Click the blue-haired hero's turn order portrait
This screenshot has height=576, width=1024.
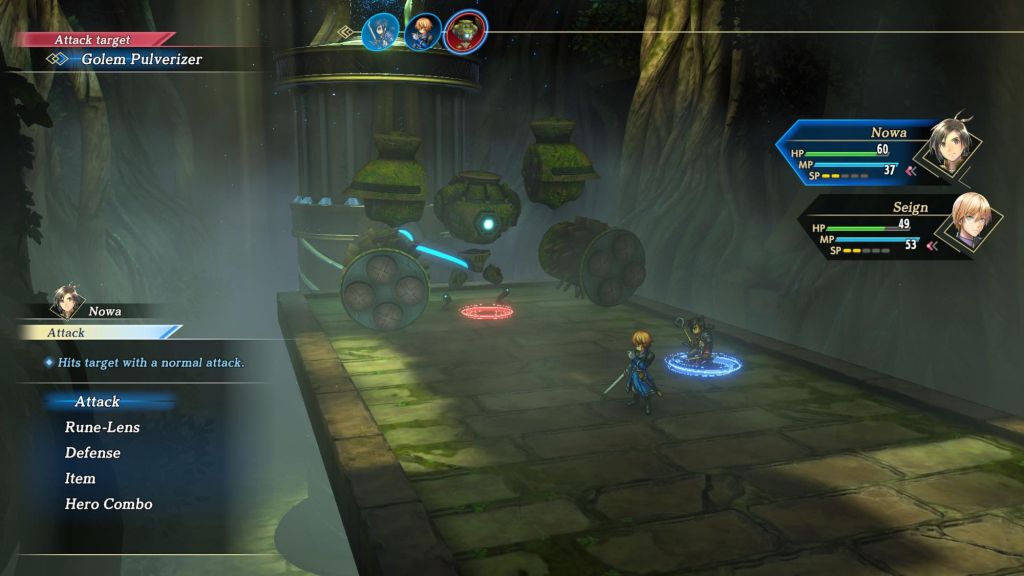coord(381,32)
